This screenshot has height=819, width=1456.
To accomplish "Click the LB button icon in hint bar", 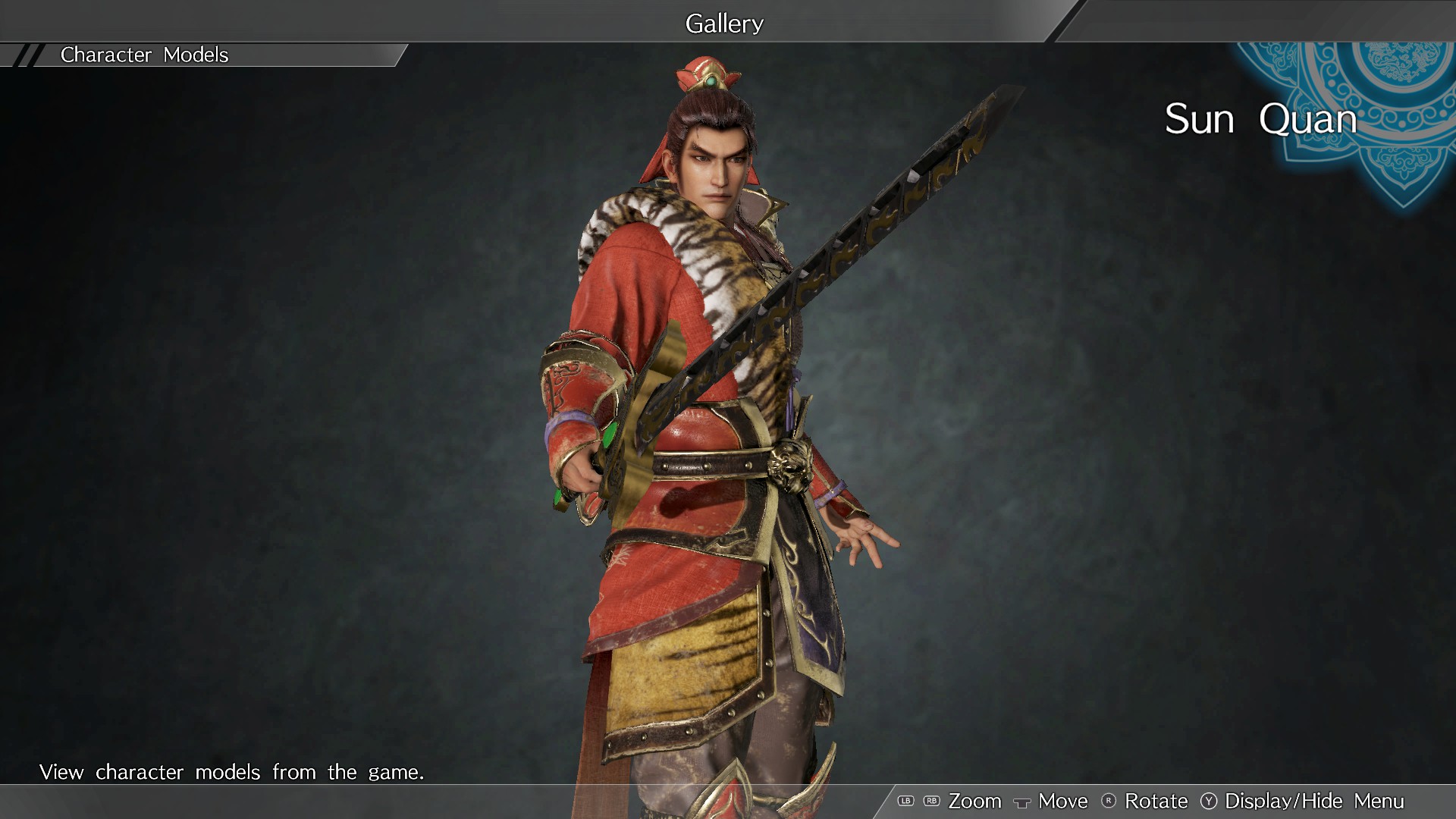I will click(x=907, y=801).
